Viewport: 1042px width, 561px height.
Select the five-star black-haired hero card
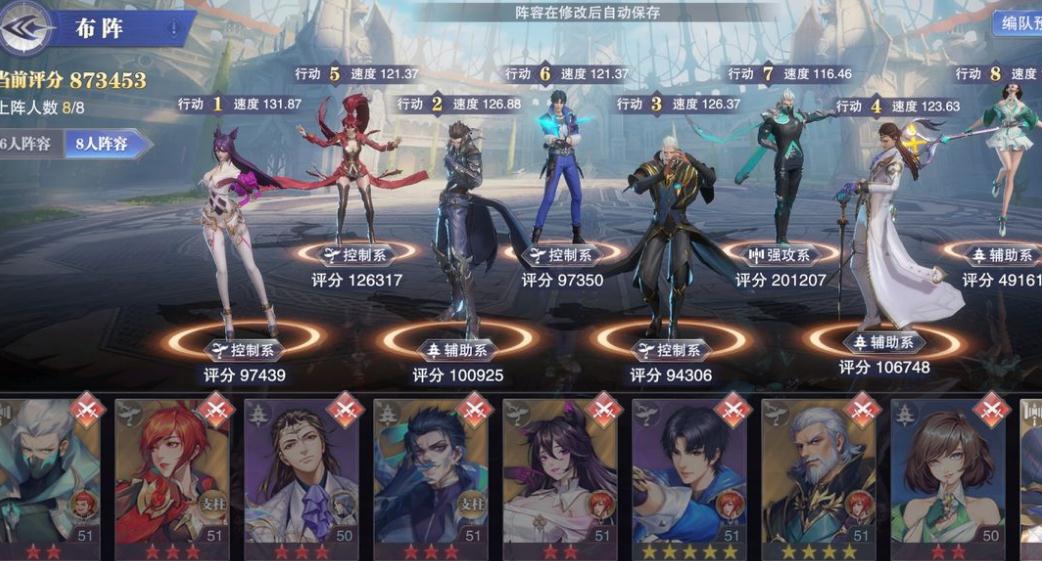click(688, 472)
